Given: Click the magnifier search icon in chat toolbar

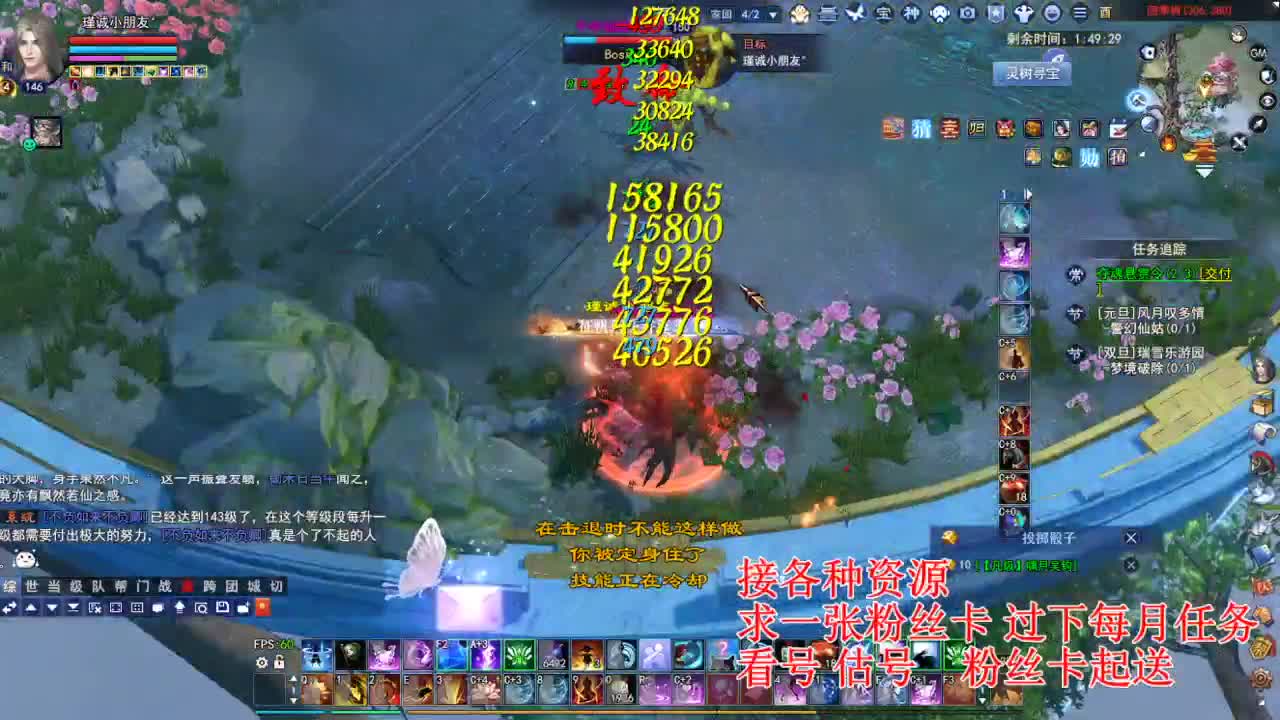Looking at the screenshot, I should tap(202, 607).
